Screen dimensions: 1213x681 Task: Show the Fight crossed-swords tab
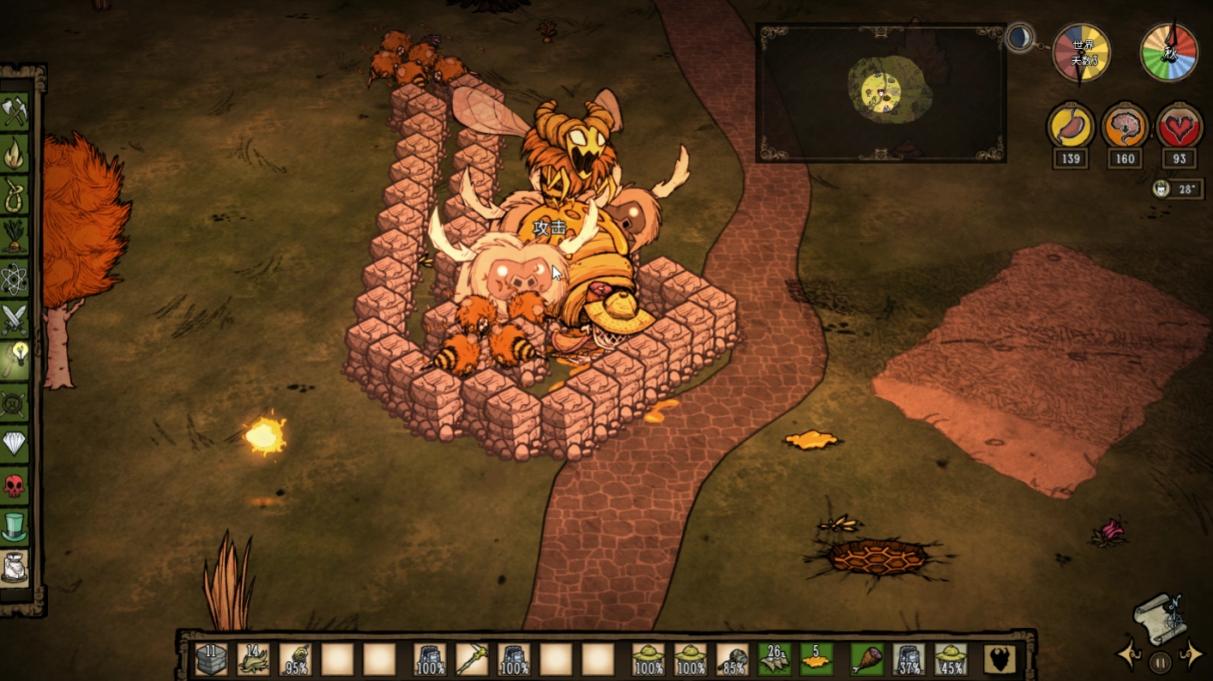14,320
